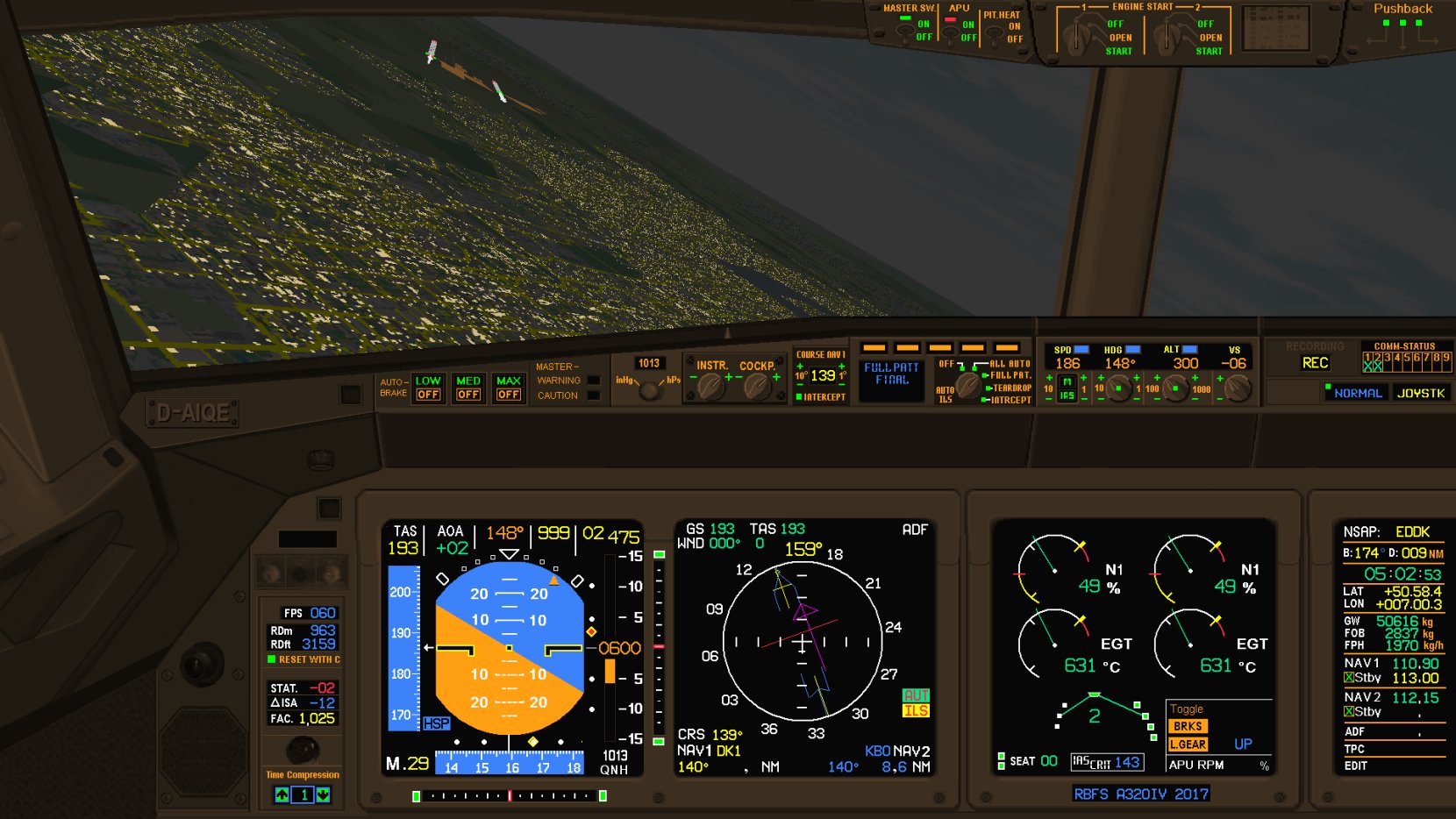Choose the JOYSTK control button

pyautogui.click(x=1421, y=393)
